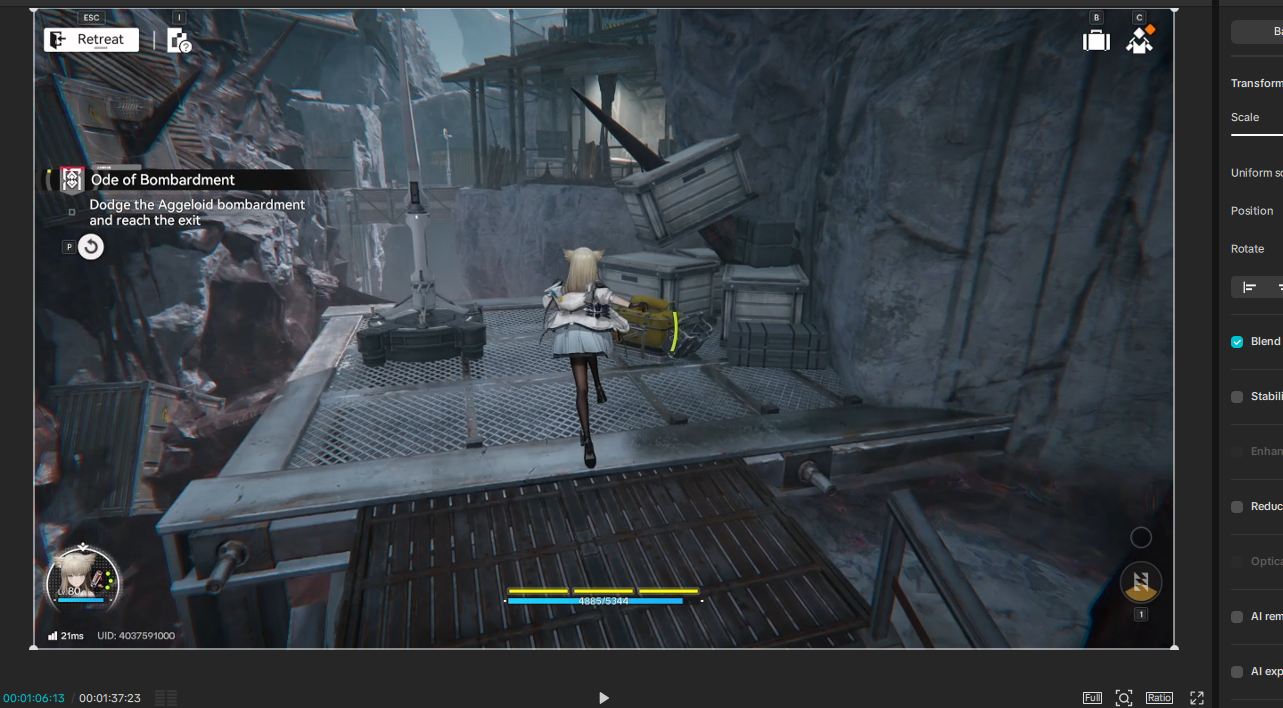Activate the skill icon with gold charge
1283x708 pixels.
1140,582
